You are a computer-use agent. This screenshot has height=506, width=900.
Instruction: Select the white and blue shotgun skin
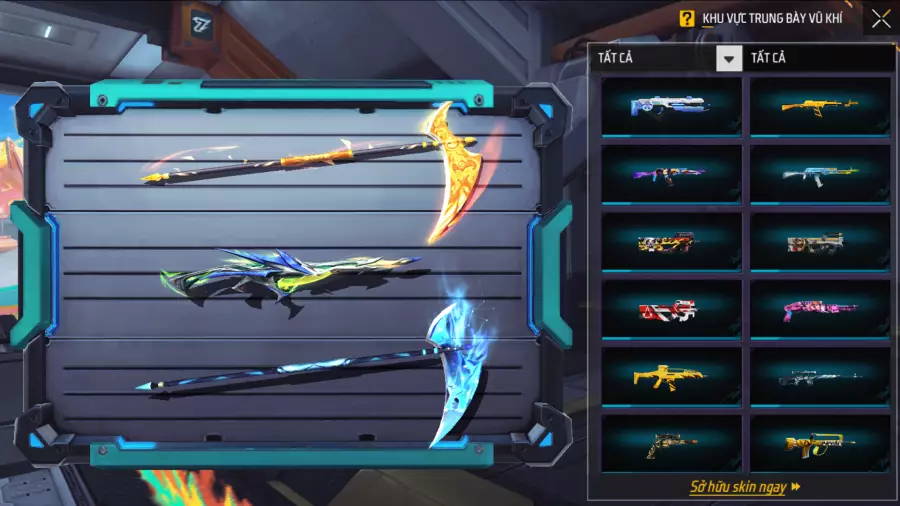[x=671, y=106]
